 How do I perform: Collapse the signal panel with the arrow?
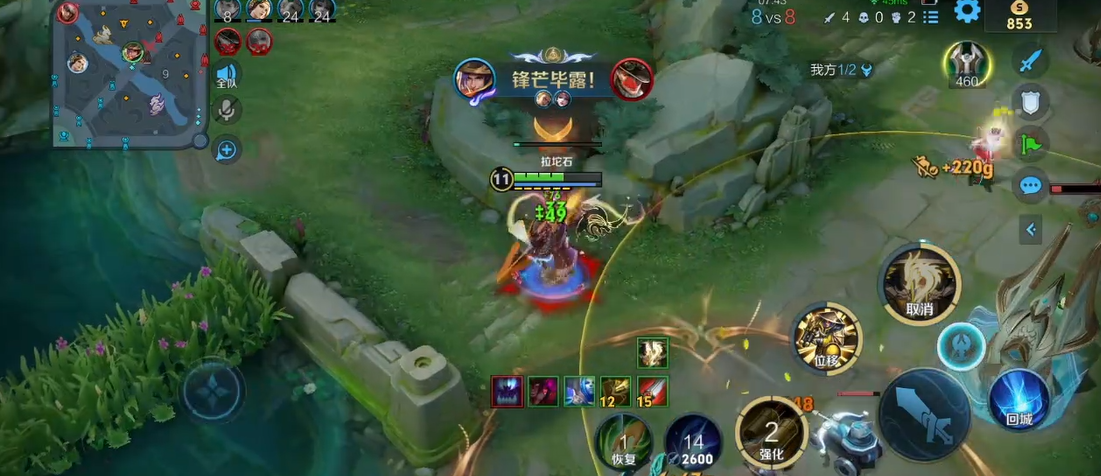click(x=1030, y=230)
